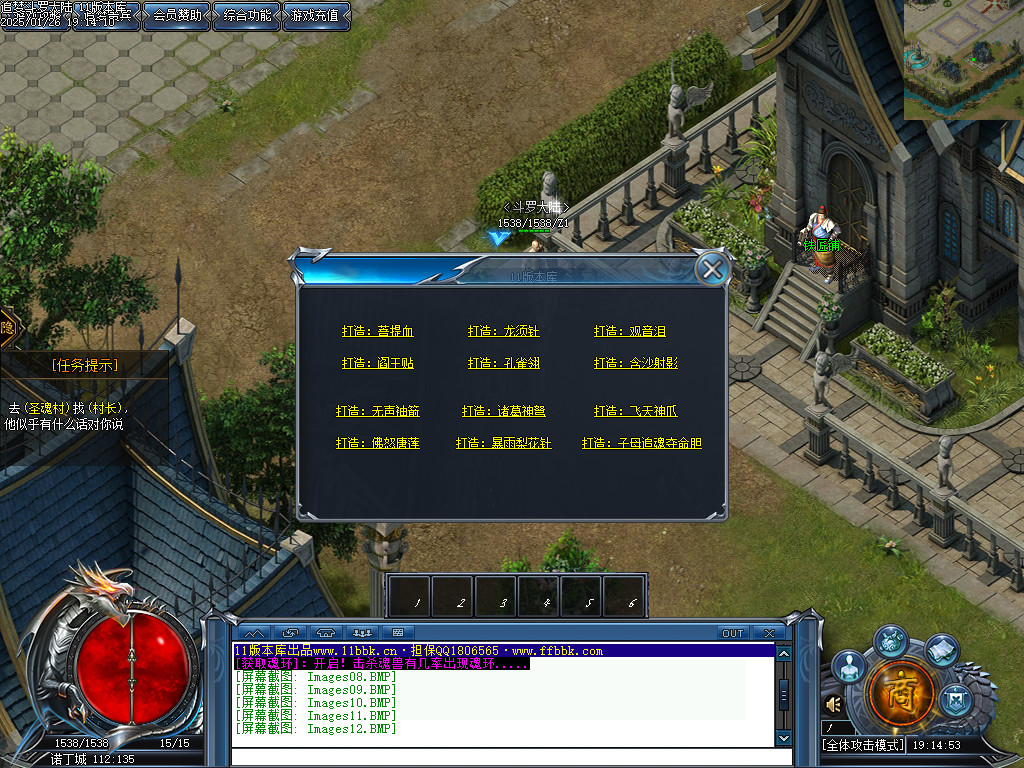
Task: Click forge option 无声袖箭
Action: coord(377,411)
